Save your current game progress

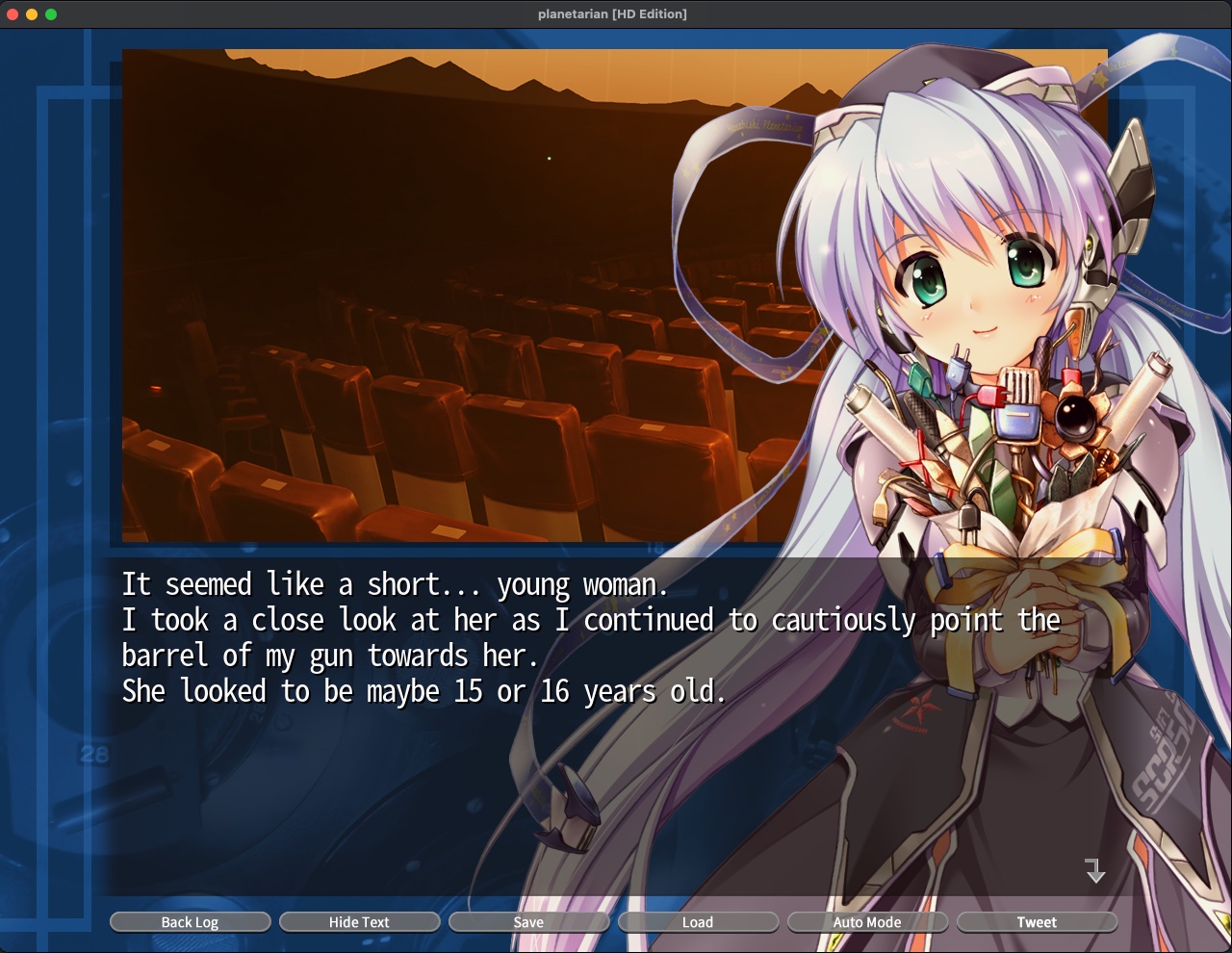[528, 921]
